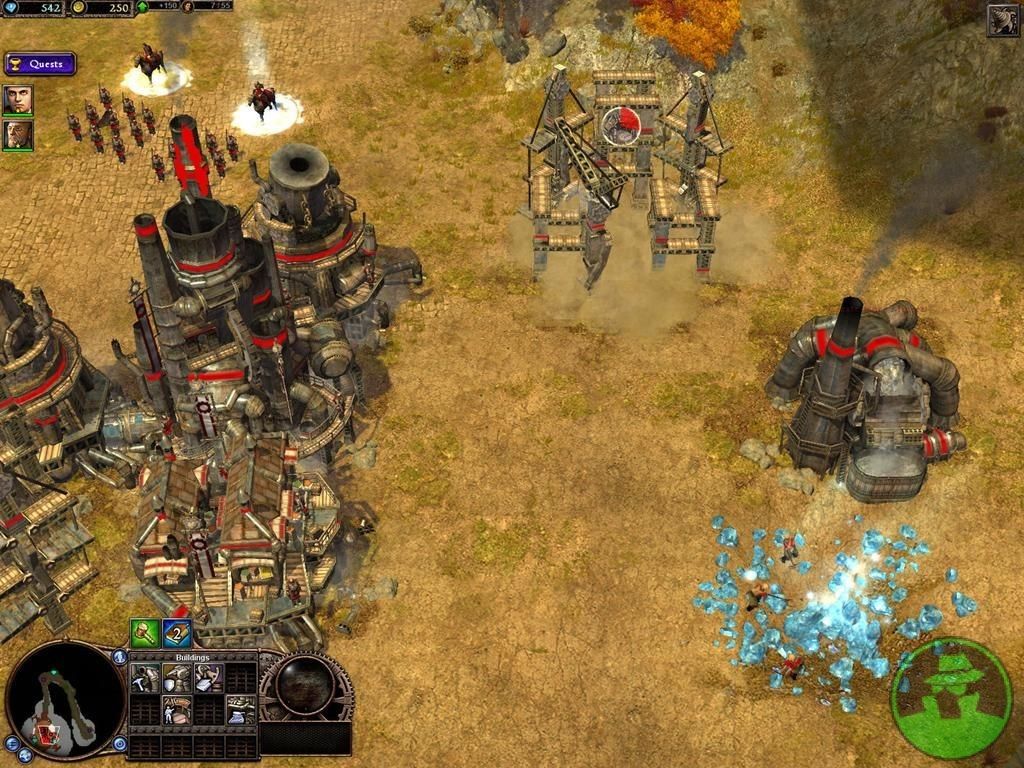Choose the building icon with a hammer
This screenshot has width=1024, height=768.
point(145,679)
